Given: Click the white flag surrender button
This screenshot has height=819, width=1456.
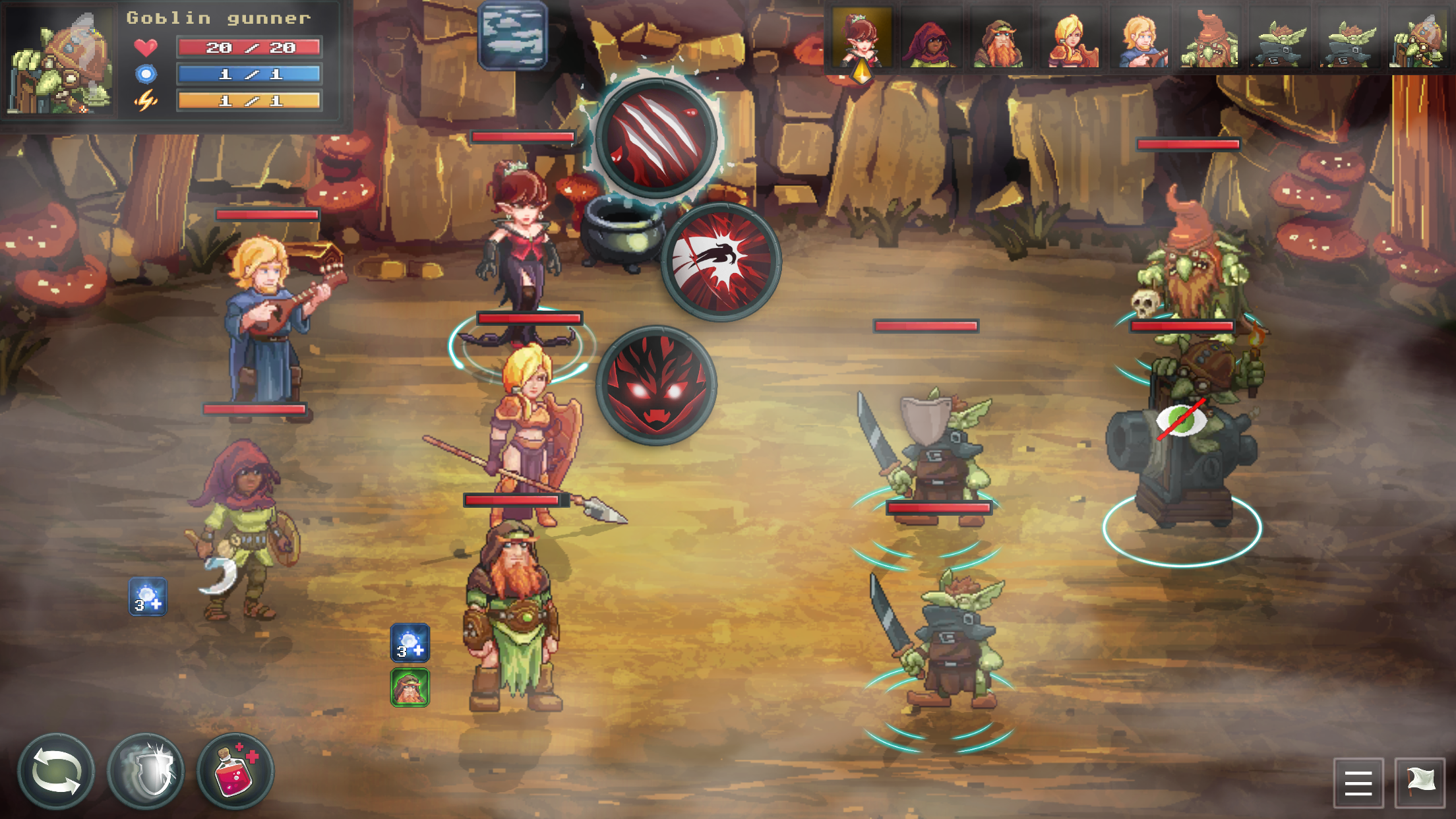Looking at the screenshot, I should pyautogui.click(x=1420, y=783).
